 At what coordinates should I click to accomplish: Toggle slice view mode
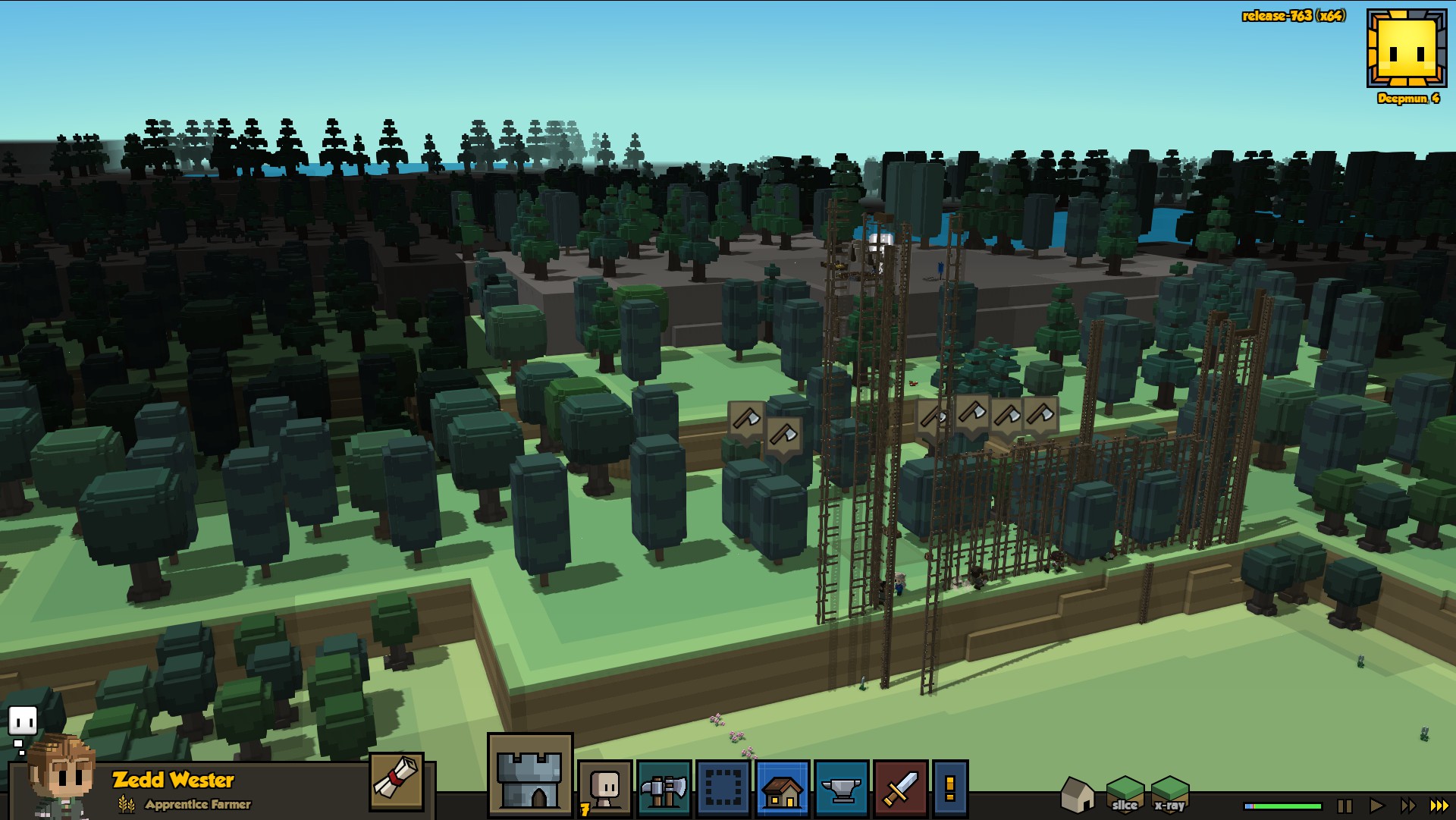click(1125, 794)
